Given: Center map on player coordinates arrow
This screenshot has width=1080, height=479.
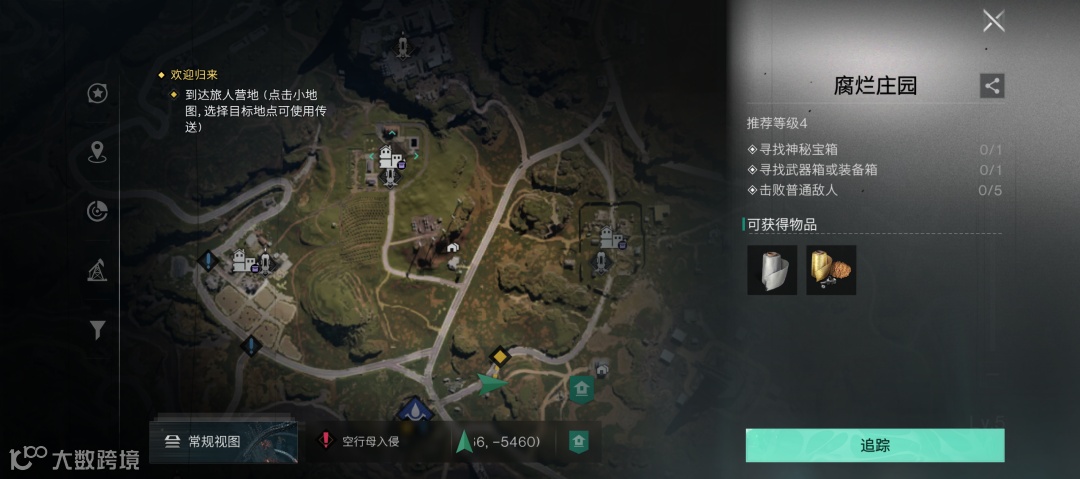Looking at the screenshot, I should coord(463,441).
